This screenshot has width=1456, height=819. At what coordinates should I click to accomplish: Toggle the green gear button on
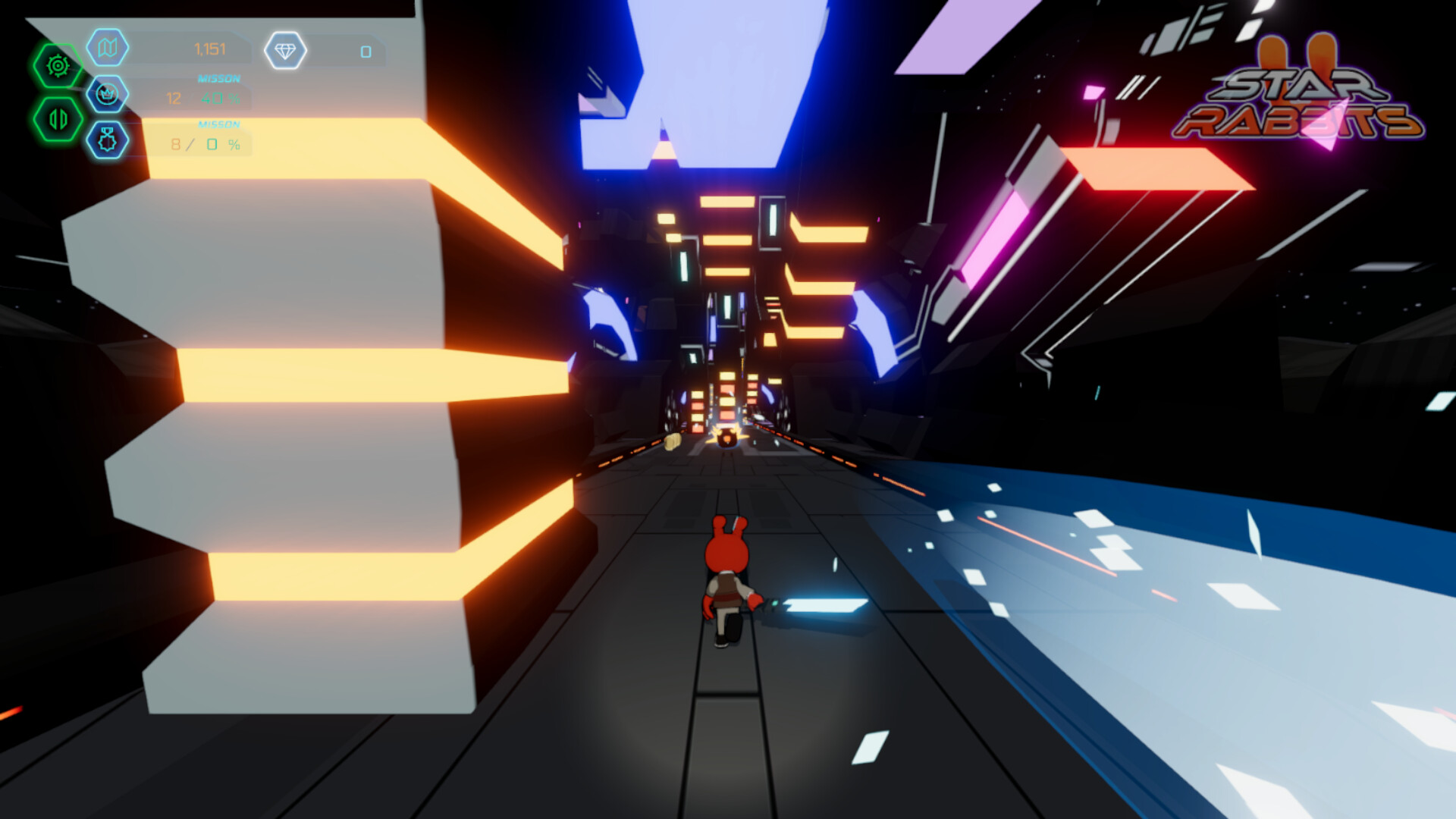(x=57, y=65)
